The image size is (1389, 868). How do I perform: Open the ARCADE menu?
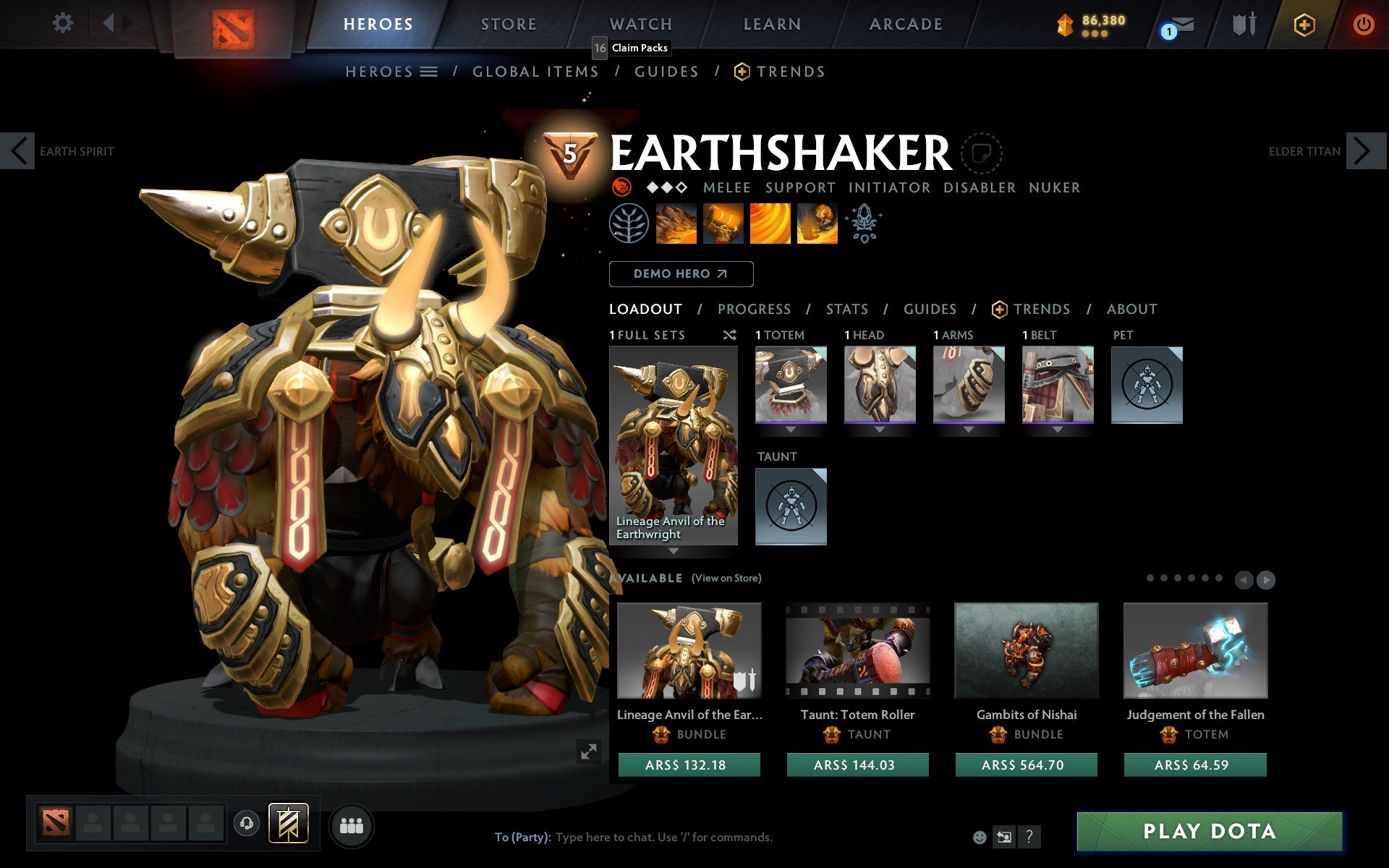905,23
